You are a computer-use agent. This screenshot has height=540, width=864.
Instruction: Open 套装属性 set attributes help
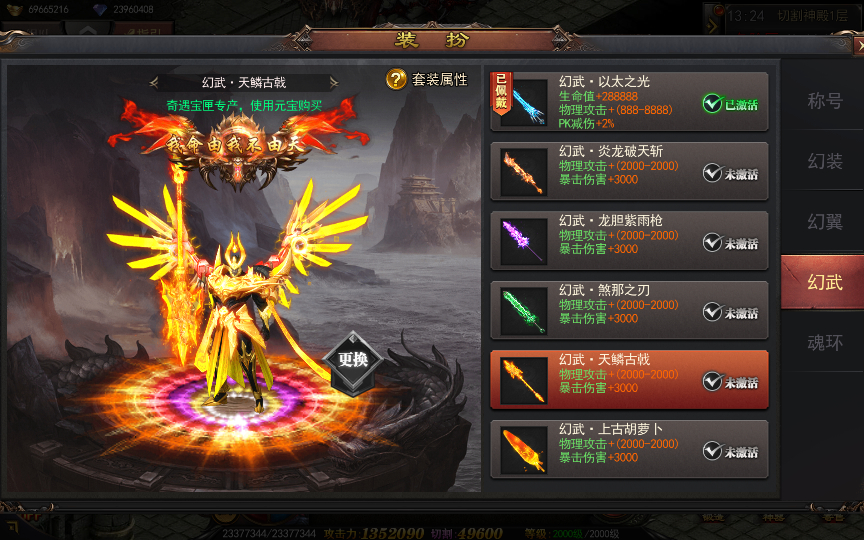coord(427,79)
